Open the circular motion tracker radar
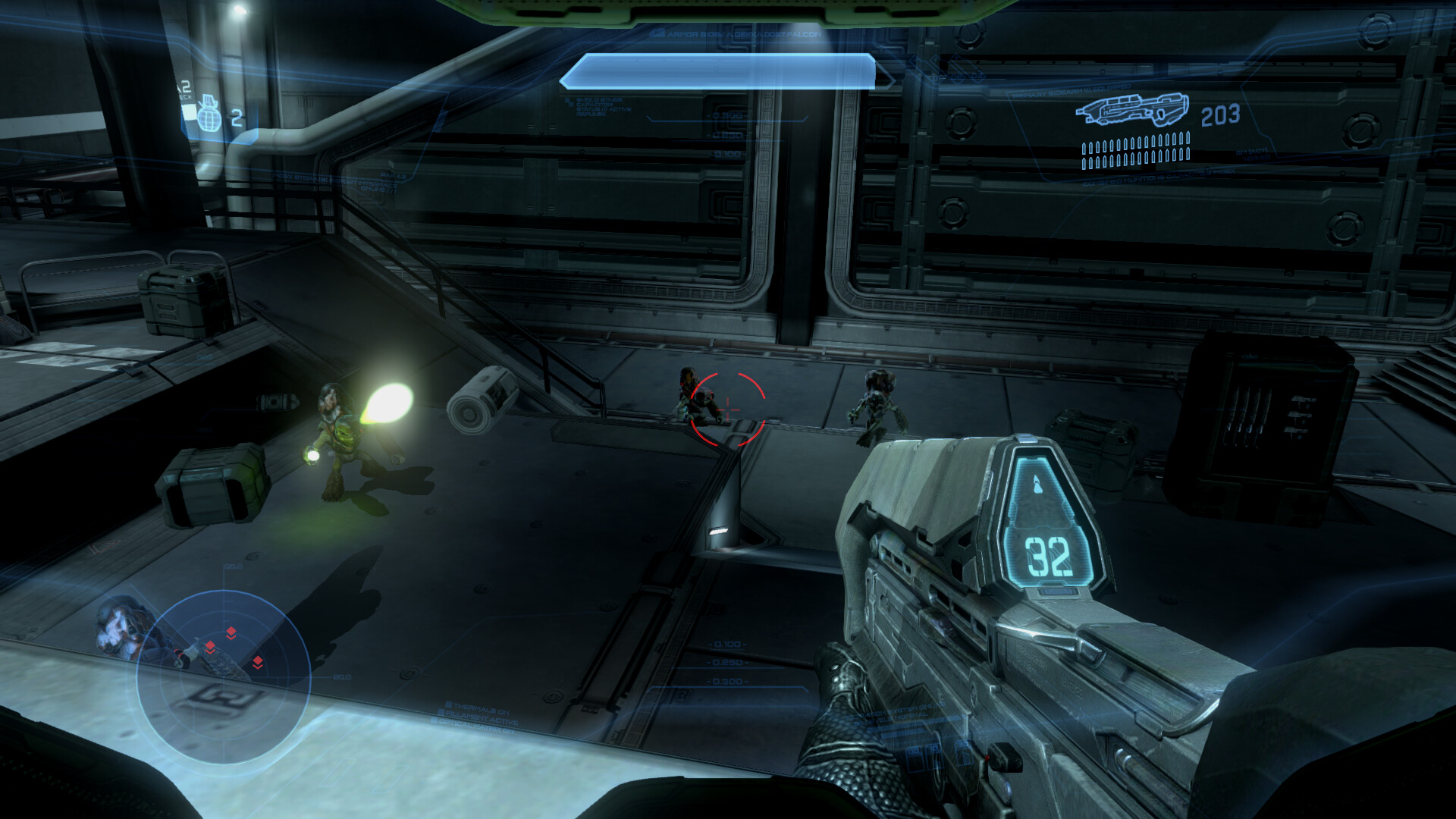 [x=223, y=677]
